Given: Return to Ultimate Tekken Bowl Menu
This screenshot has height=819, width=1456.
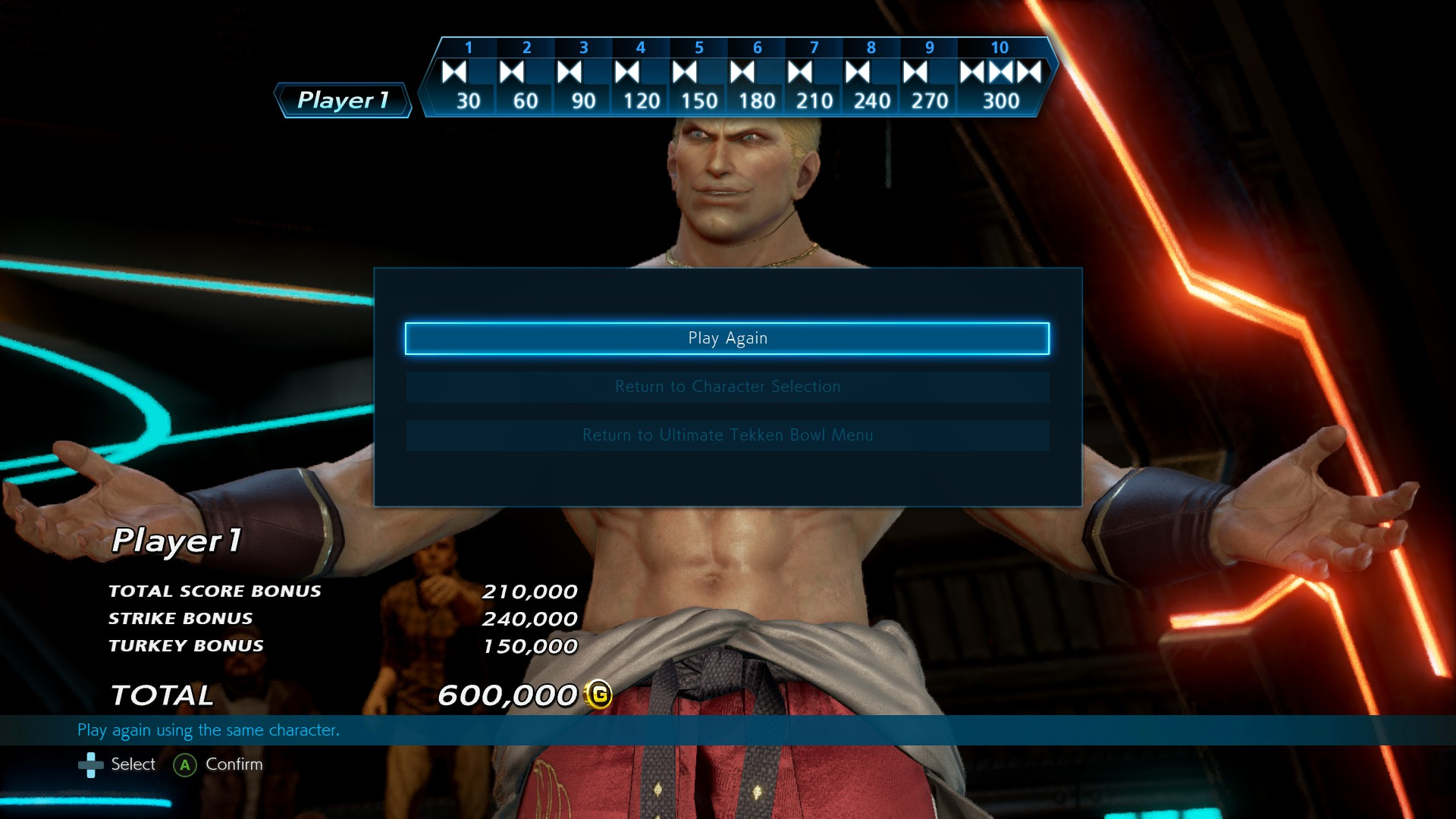Looking at the screenshot, I should tap(727, 435).
